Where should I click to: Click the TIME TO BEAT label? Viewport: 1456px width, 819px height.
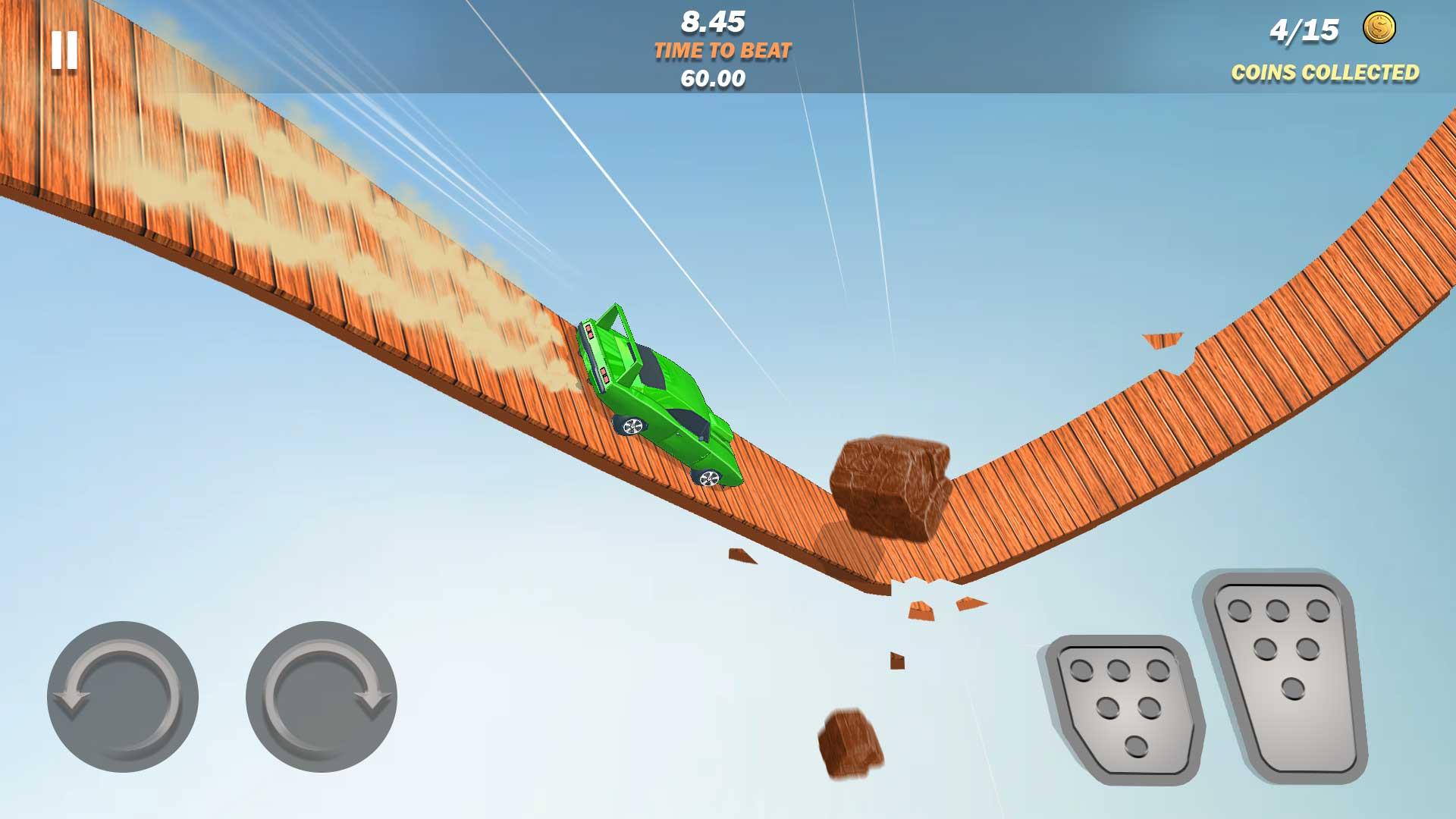pos(721,50)
